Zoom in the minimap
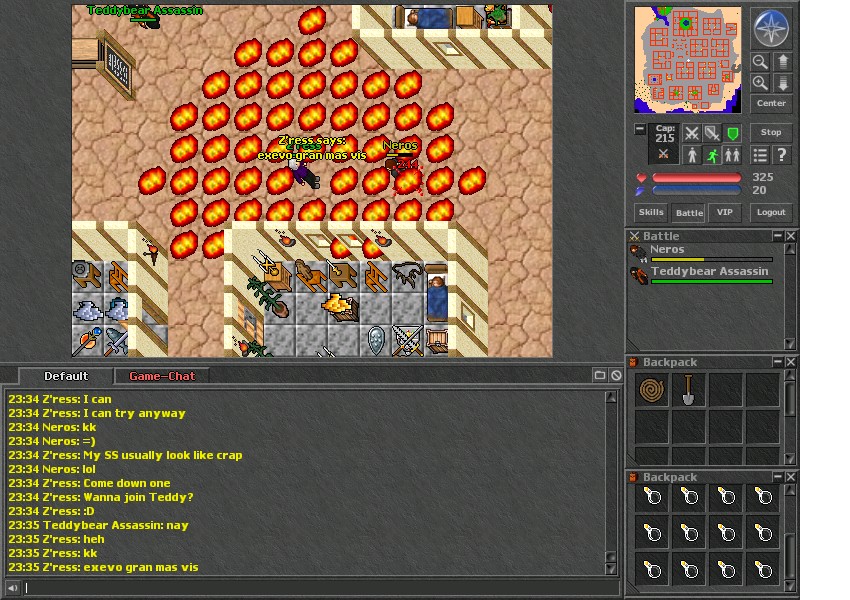 coord(761,84)
